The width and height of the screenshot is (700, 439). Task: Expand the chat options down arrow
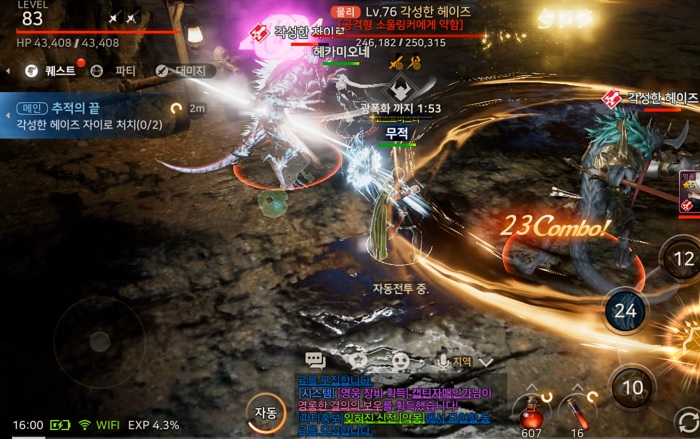click(x=486, y=361)
